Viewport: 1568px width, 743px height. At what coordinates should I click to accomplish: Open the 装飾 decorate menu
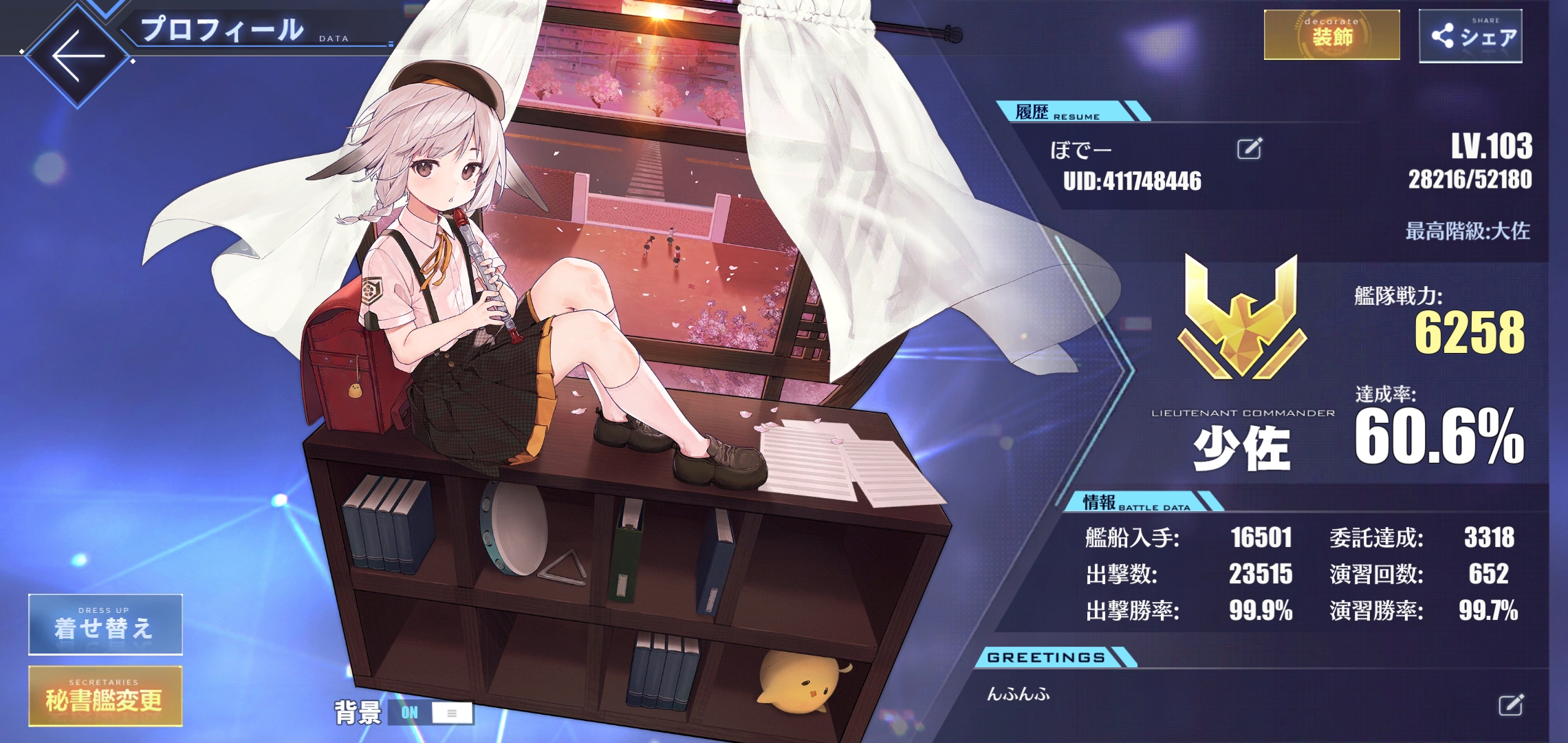[x=1331, y=34]
